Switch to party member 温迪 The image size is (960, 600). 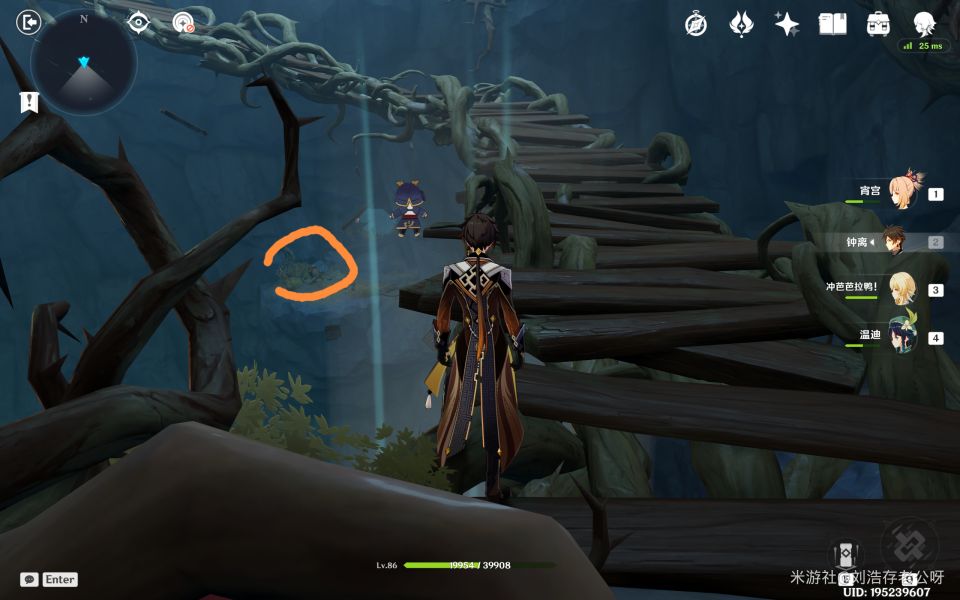click(902, 336)
